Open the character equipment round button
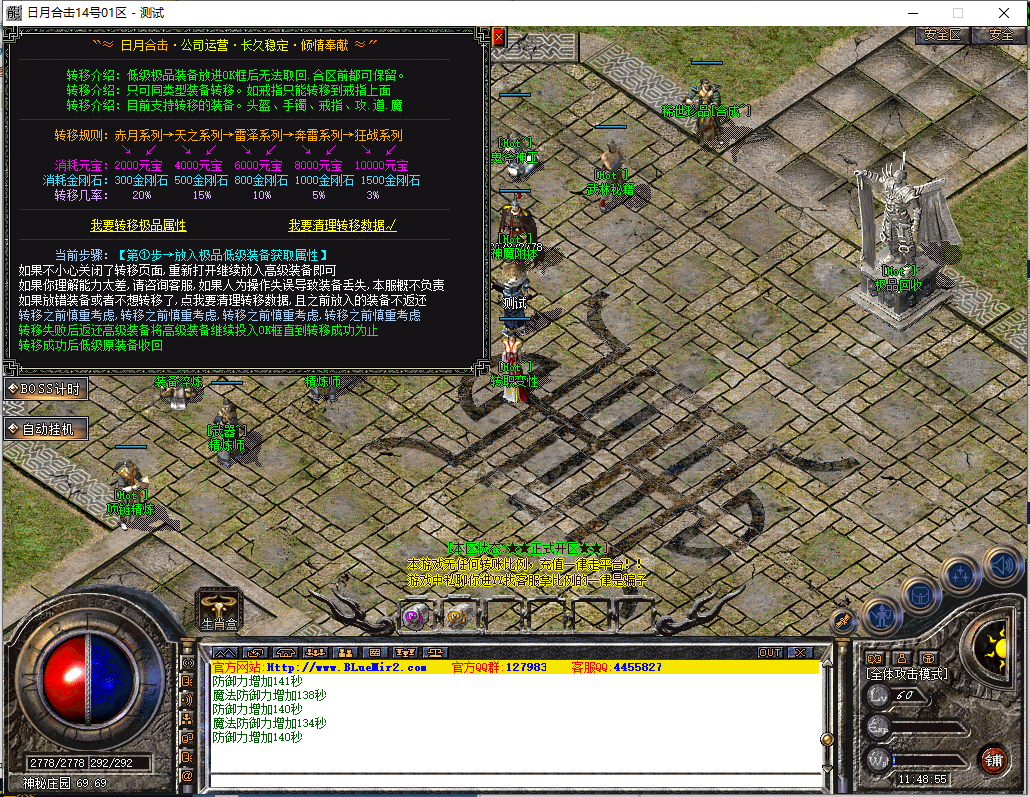This screenshot has height=797, width=1030. tap(882, 615)
